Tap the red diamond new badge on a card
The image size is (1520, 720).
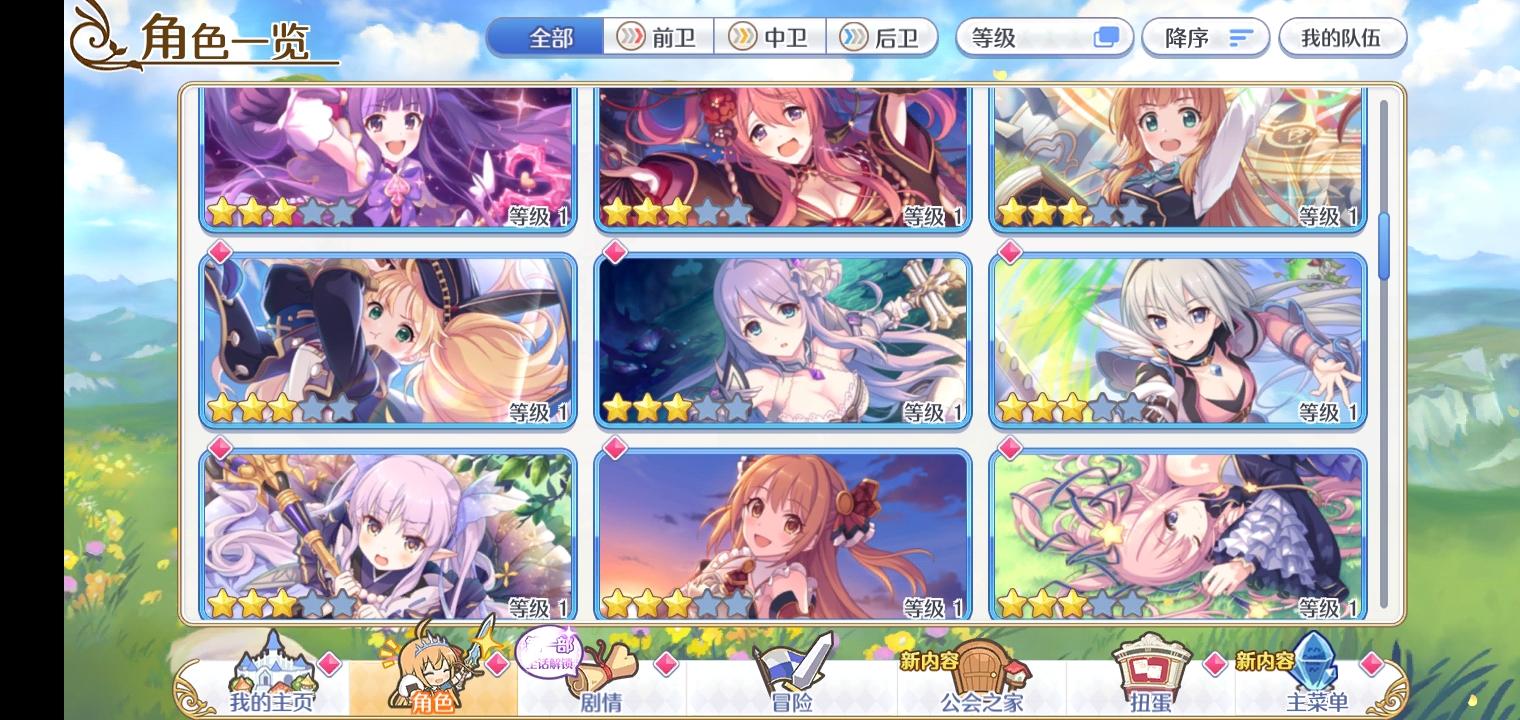(x=221, y=253)
